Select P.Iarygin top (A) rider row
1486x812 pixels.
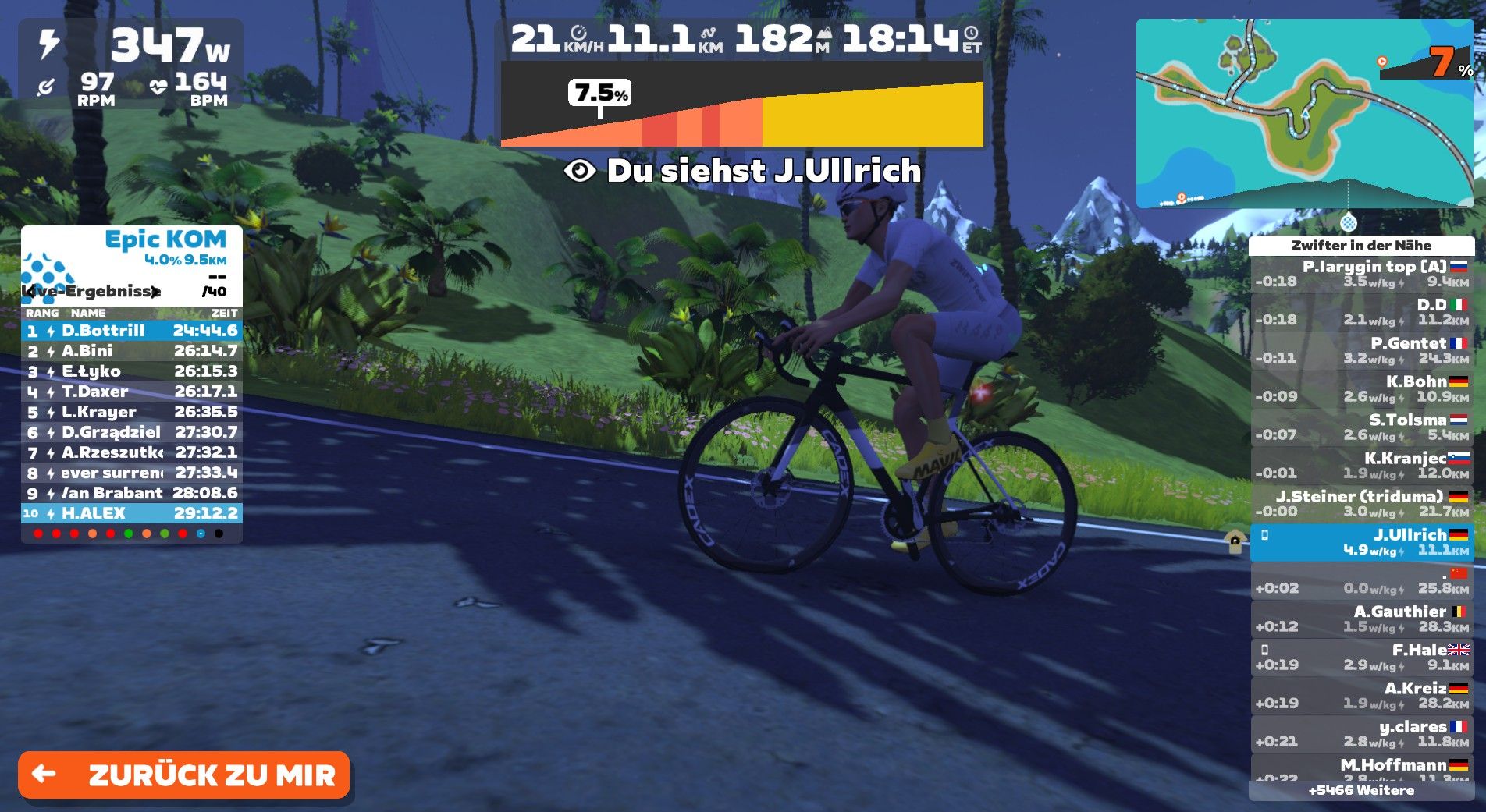click(x=1361, y=274)
